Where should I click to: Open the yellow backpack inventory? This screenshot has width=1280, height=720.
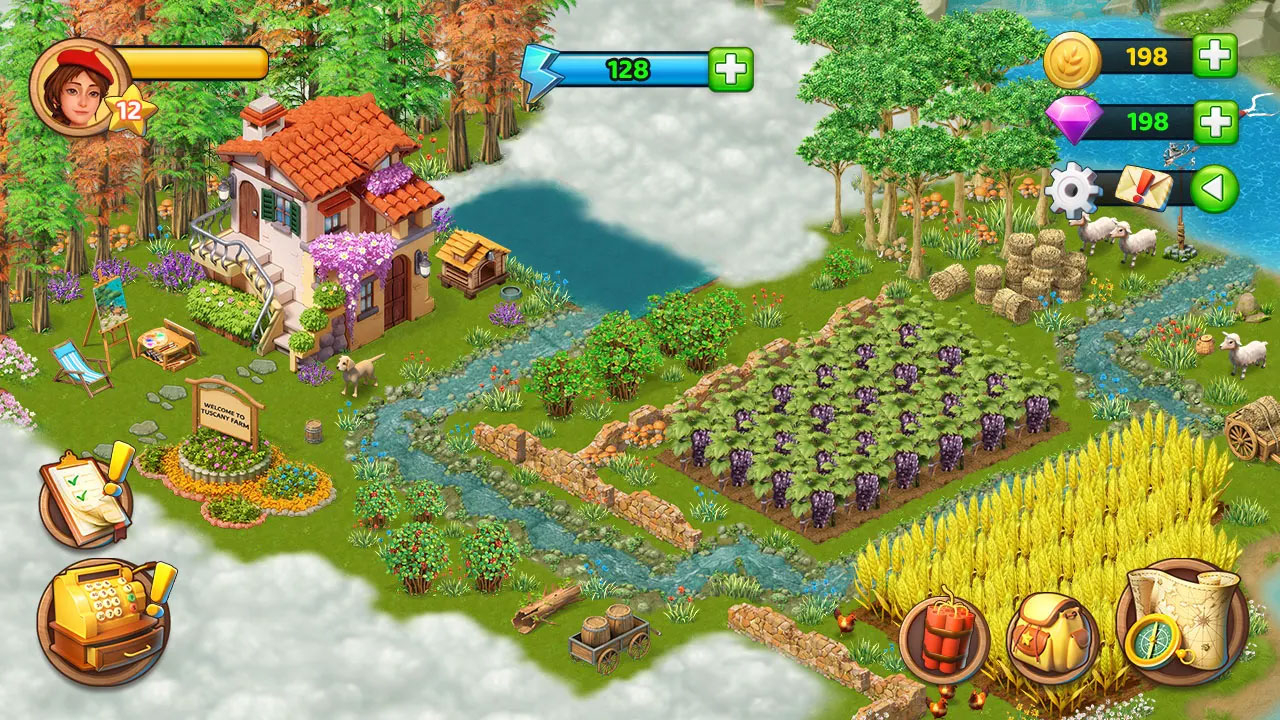(x=1052, y=640)
